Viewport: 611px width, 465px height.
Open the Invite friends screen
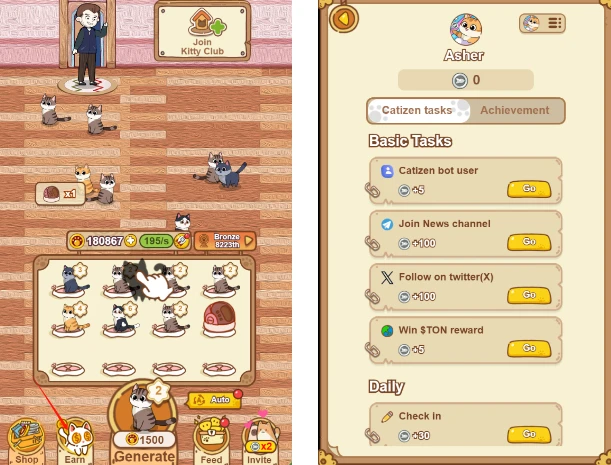[x=259, y=440]
